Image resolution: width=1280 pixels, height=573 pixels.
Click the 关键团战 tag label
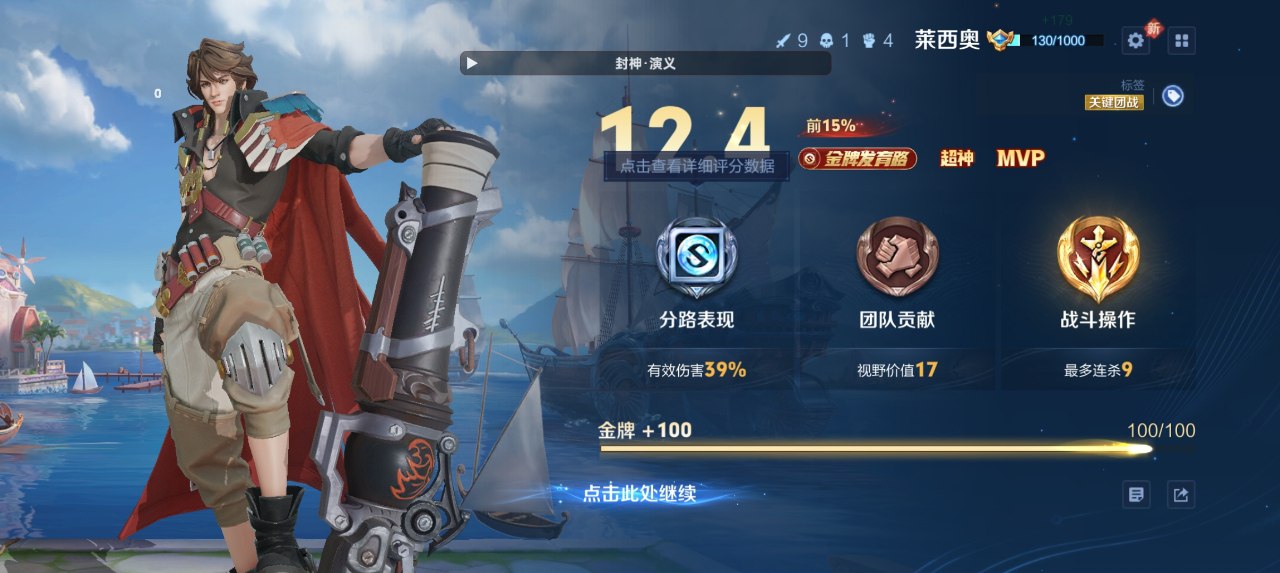point(1114,102)
